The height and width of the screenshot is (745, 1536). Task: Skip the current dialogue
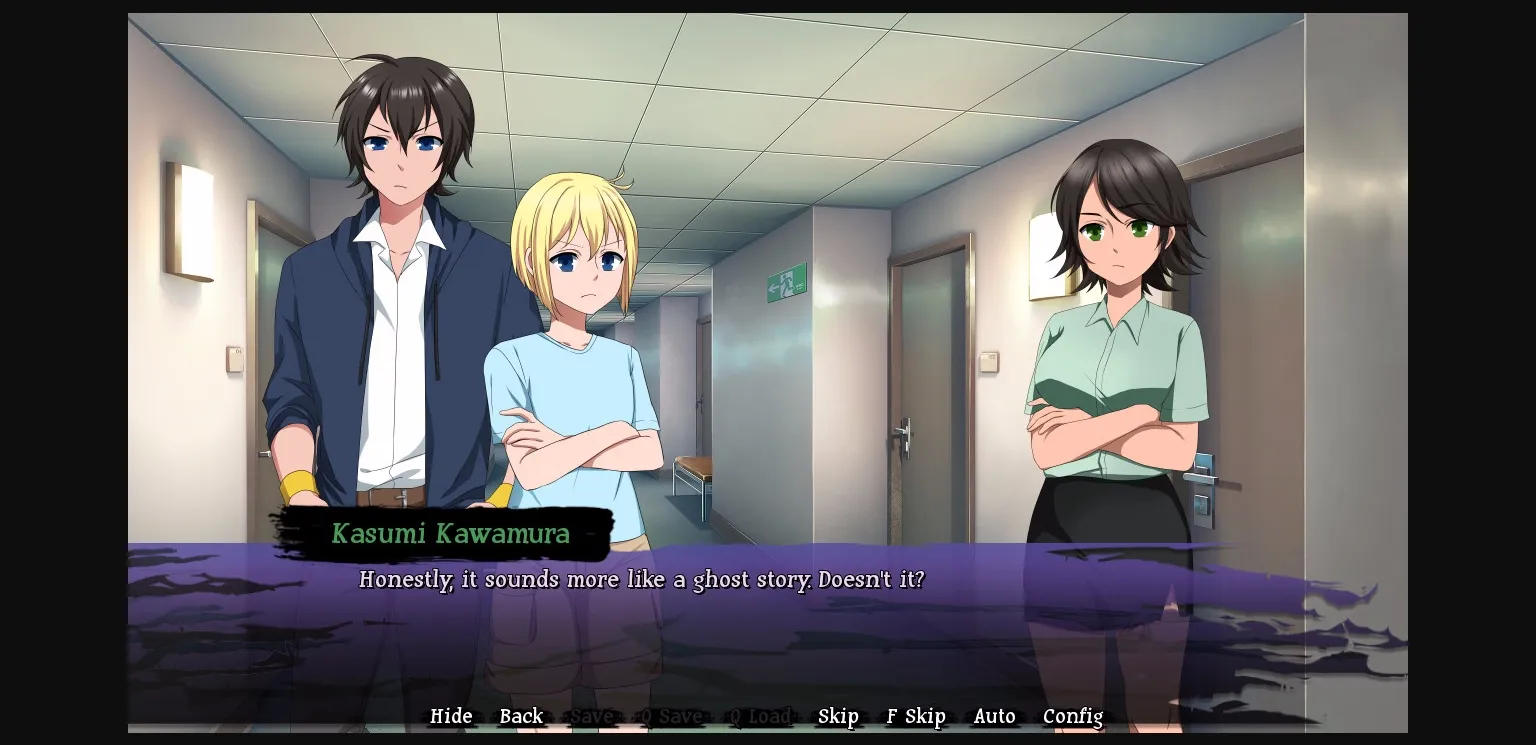click(838, 716)
